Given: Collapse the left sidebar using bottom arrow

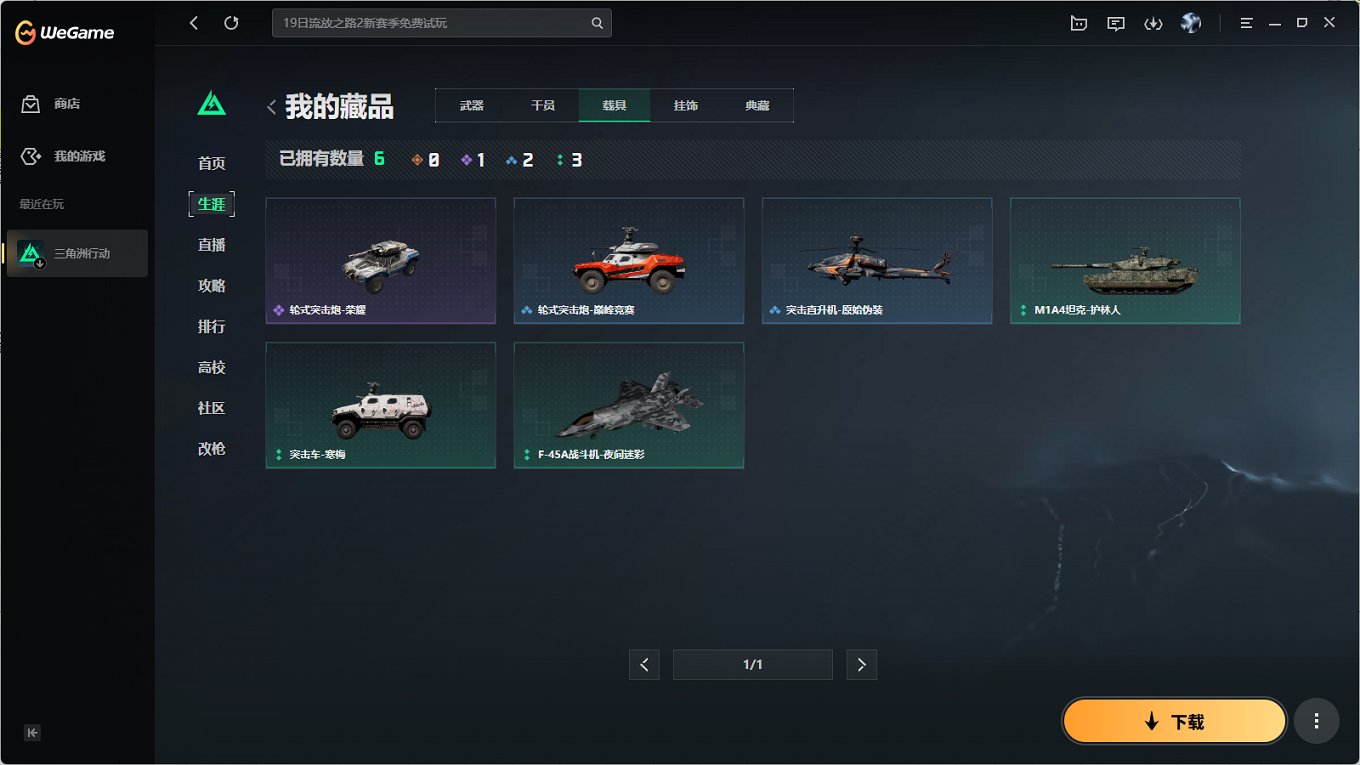Looking at the screenshot, I should [32, 733].
